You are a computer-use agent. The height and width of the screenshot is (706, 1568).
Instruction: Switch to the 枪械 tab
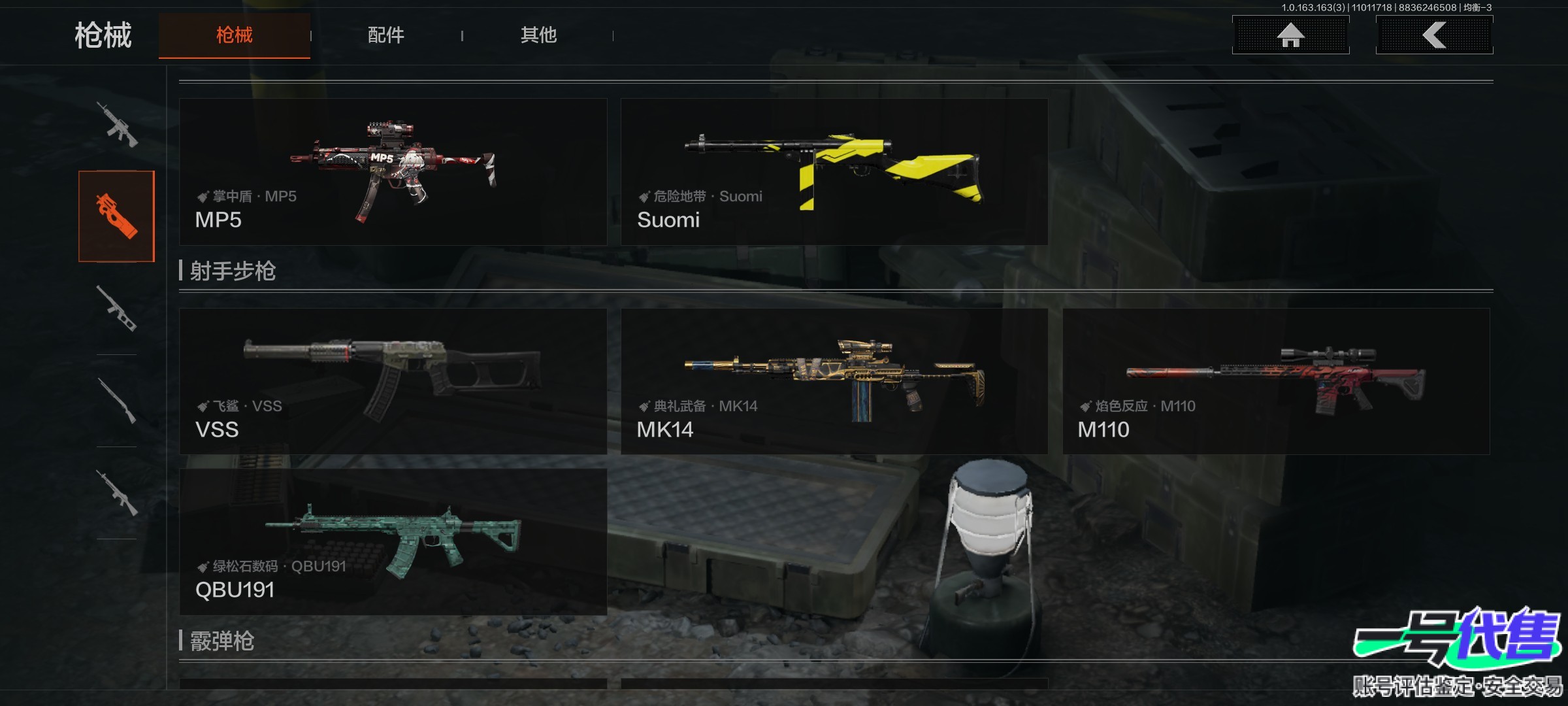pos(235,35)
